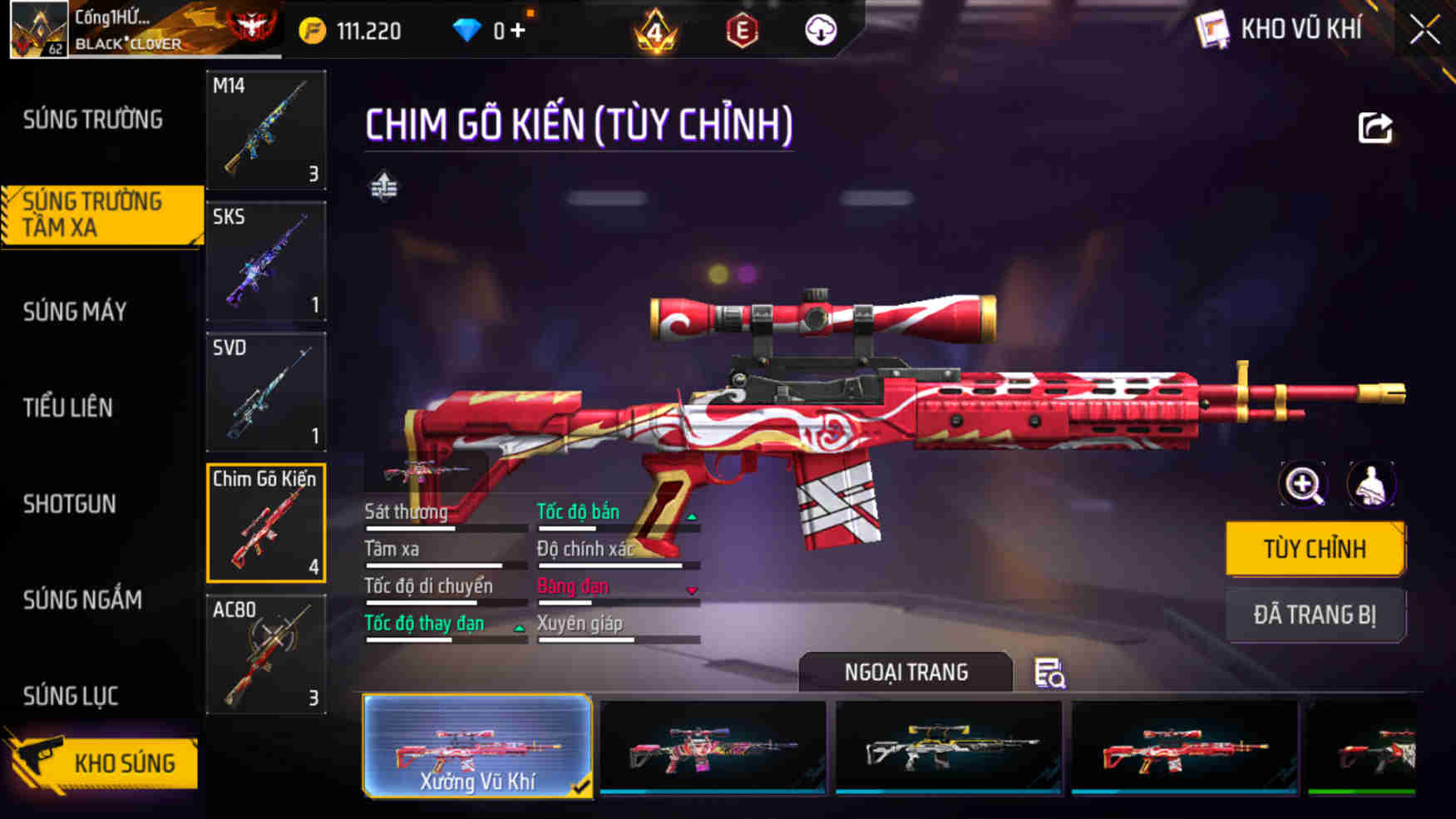Open the cloud download icon in the top bar
Viewport: 1456px width, 819px height.
click(x=819, y=31)
